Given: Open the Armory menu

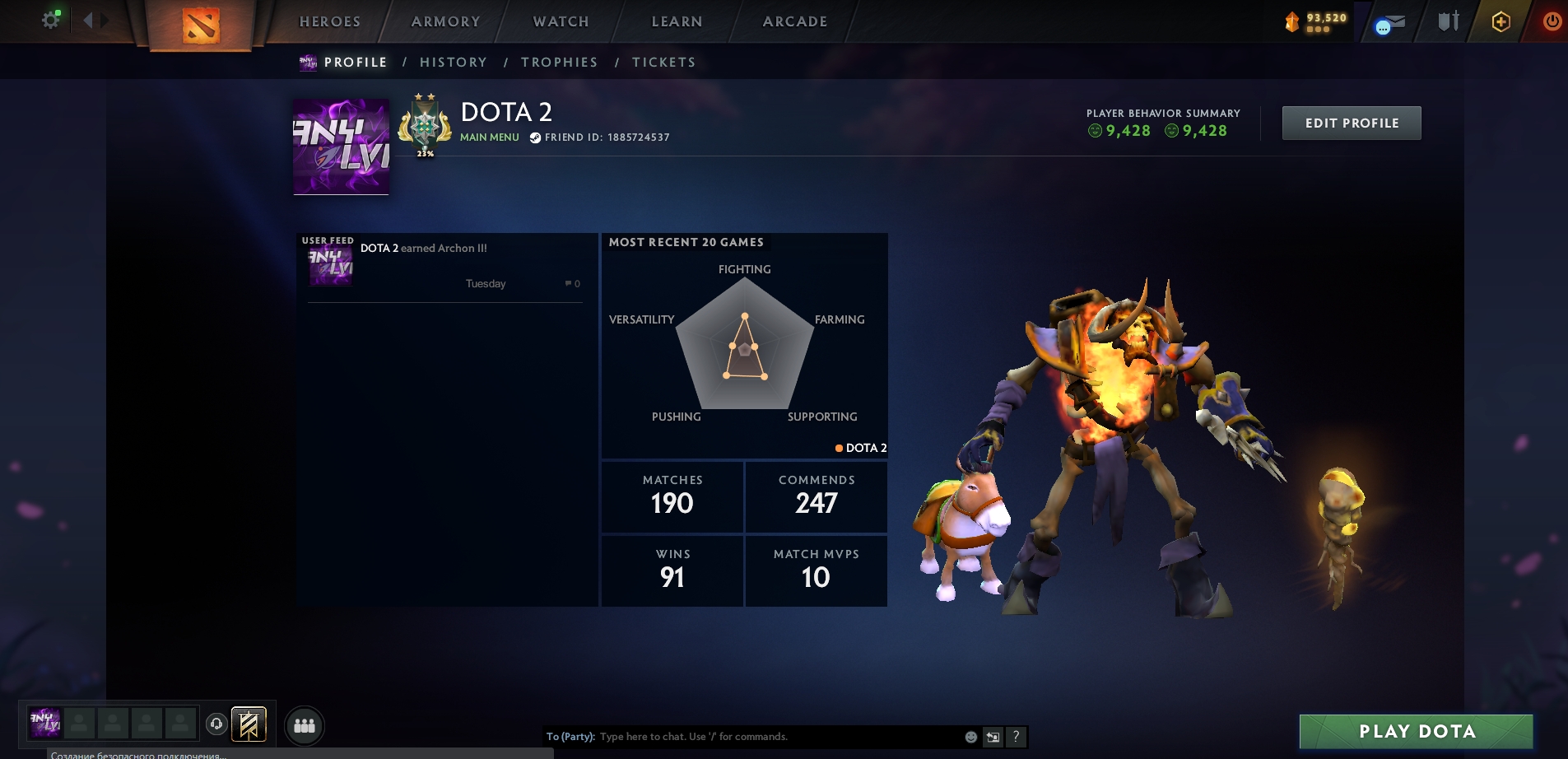Looking at the screenshot, I should (446, 21).
